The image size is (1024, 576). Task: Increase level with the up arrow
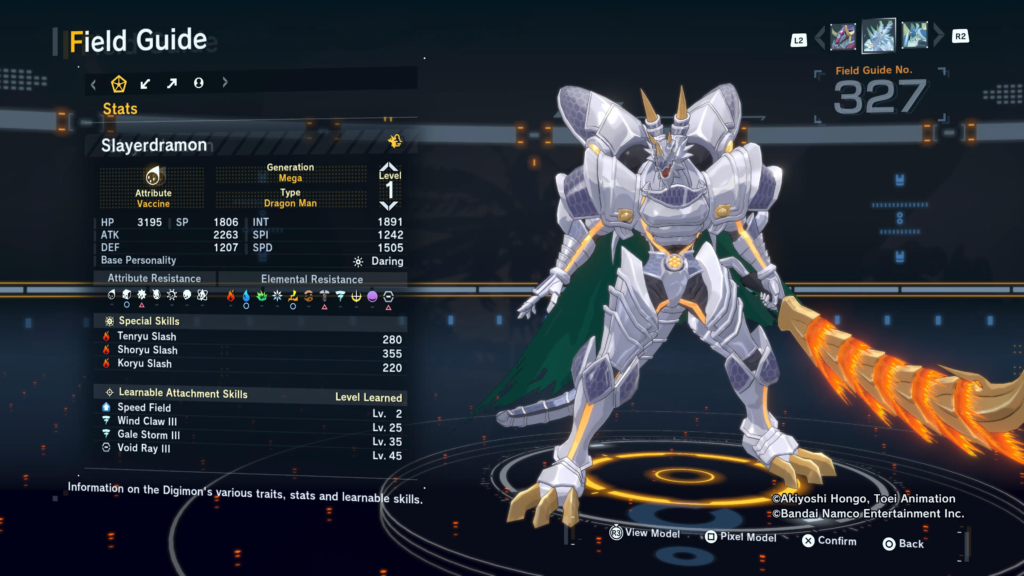(389, 168)
